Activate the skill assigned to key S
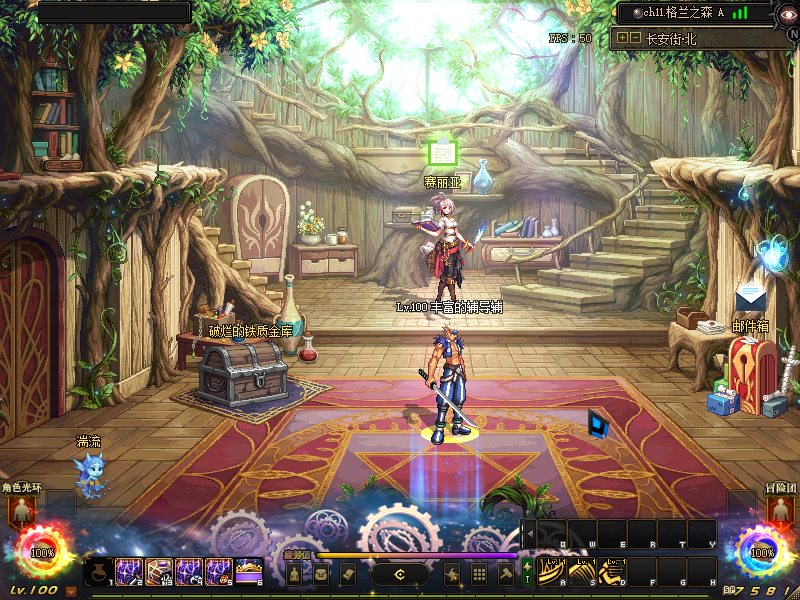 point(583,572)
